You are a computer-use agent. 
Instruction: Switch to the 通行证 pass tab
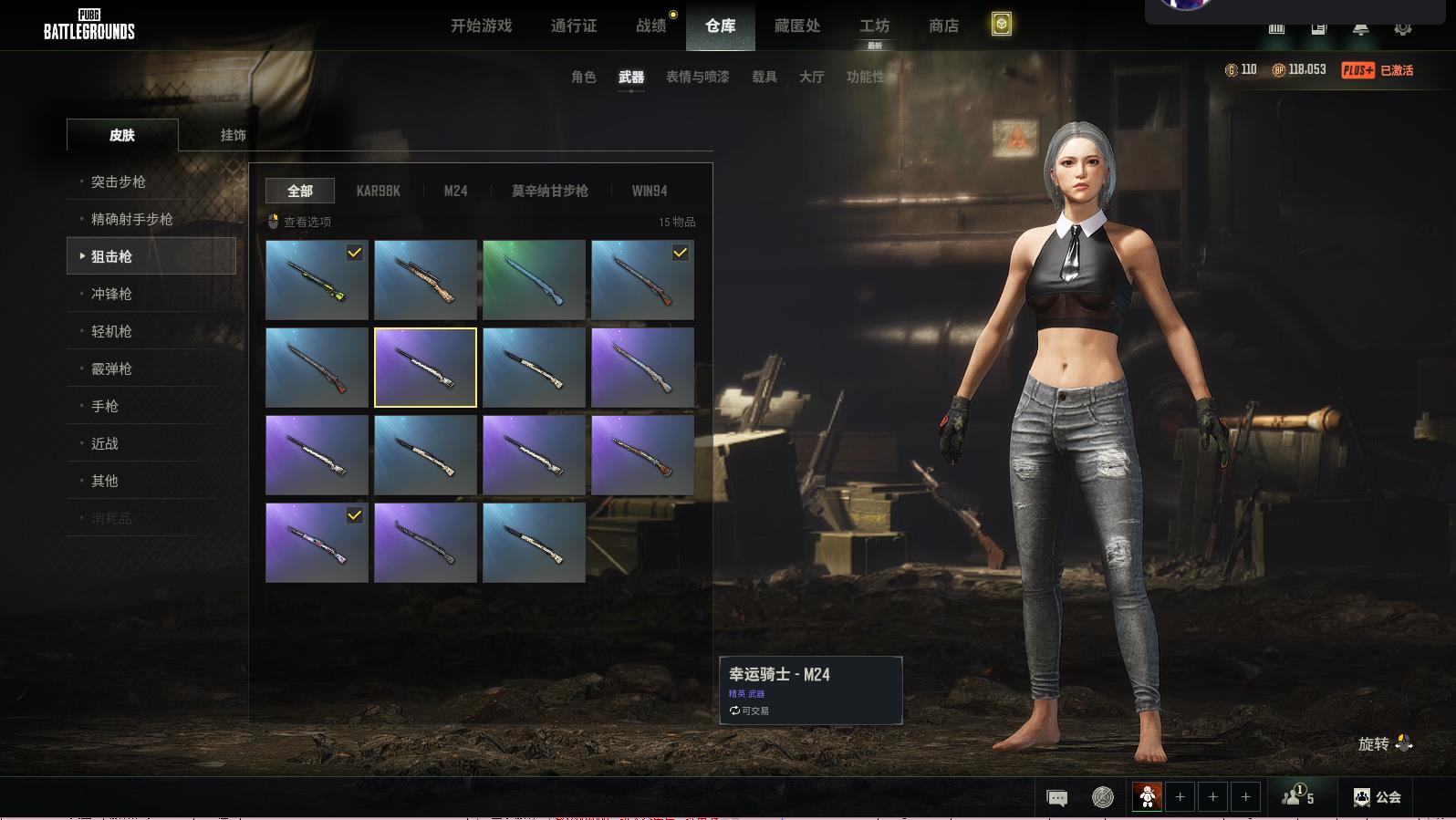(574, 26)
